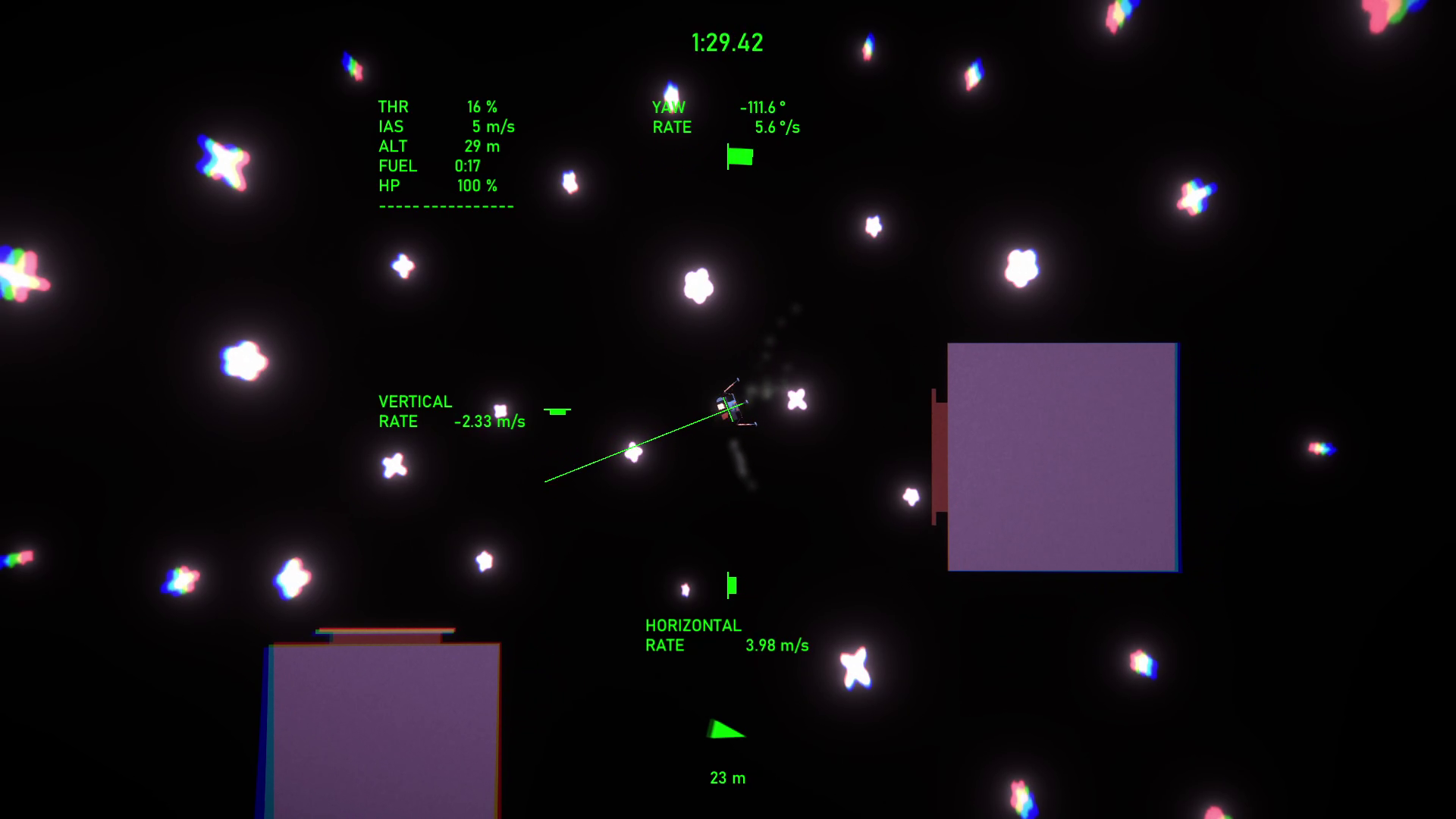Click the 1:29.42 mission timer
1456x819 pixels.
726,42
